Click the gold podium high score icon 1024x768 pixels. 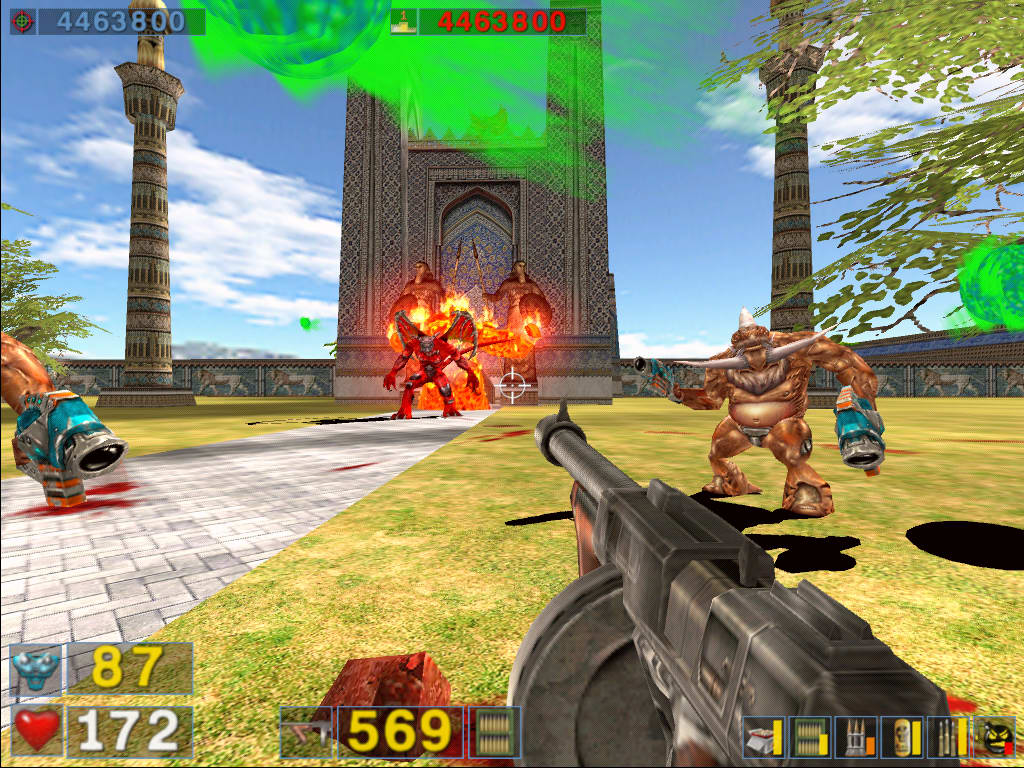click(x=404, y=21)
